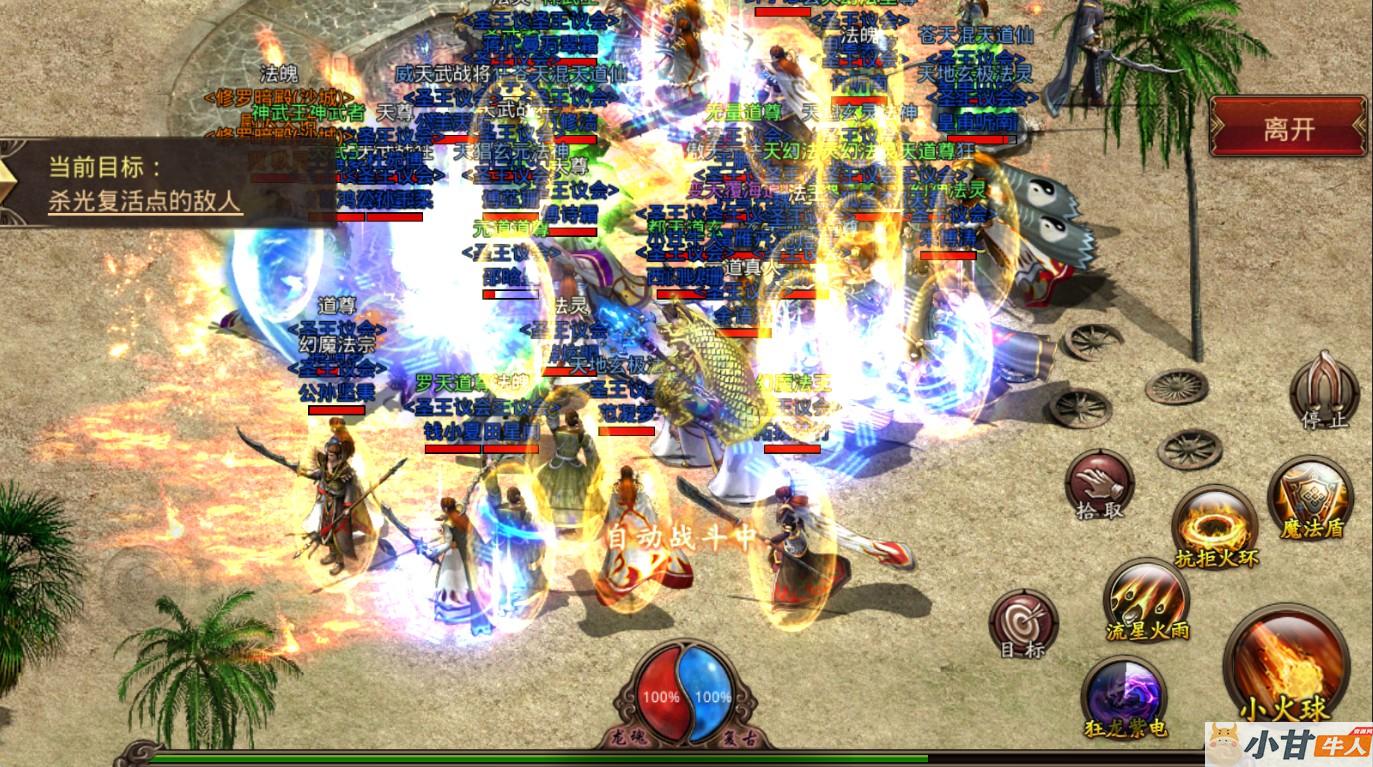Click the red 离开 leave button
The image size is (1373, 767).
[1288, 127]
